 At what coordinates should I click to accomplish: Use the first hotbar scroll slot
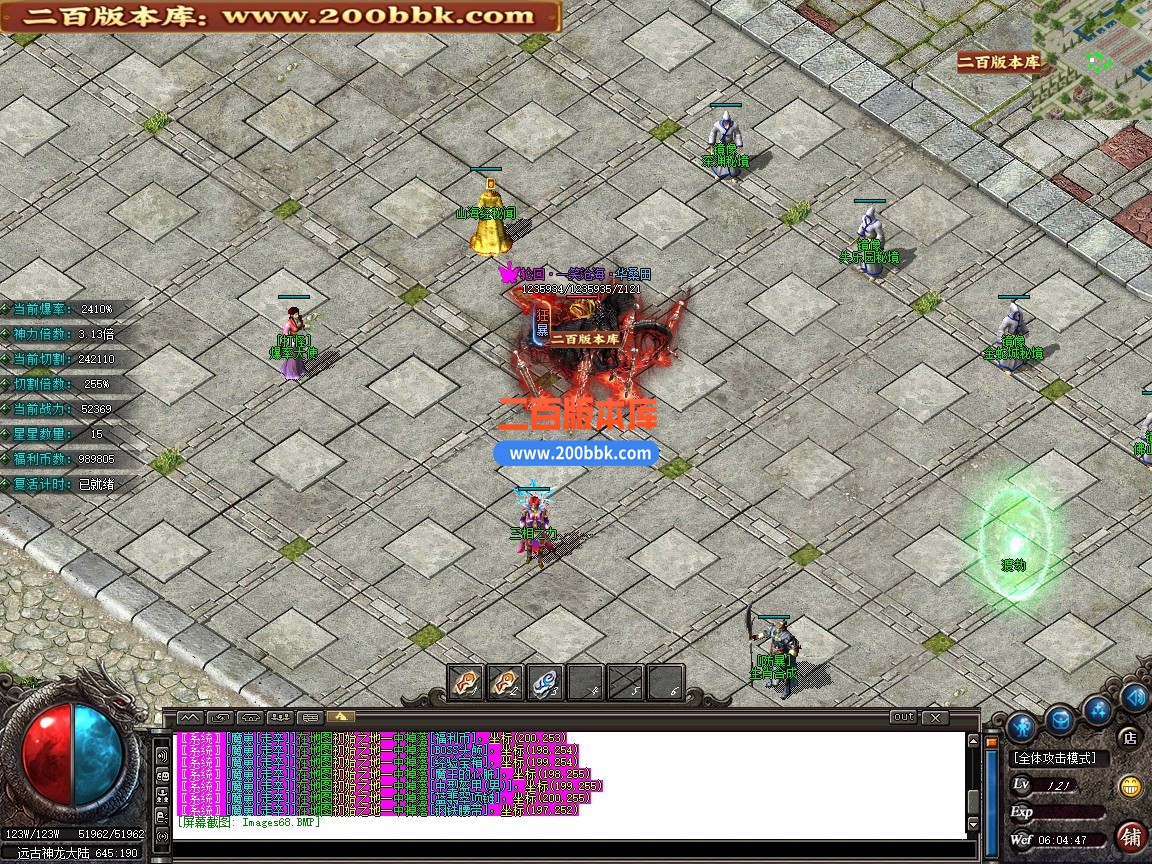click(x=465, y=682)
